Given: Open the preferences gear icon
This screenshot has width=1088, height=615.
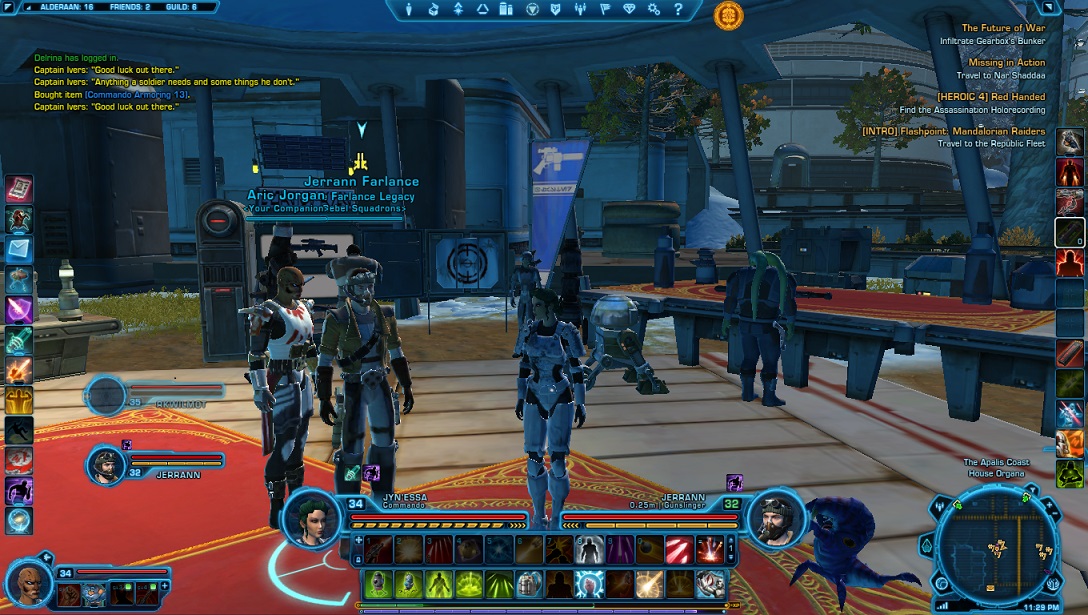Looking at the screenshot, I should (653, 9).
